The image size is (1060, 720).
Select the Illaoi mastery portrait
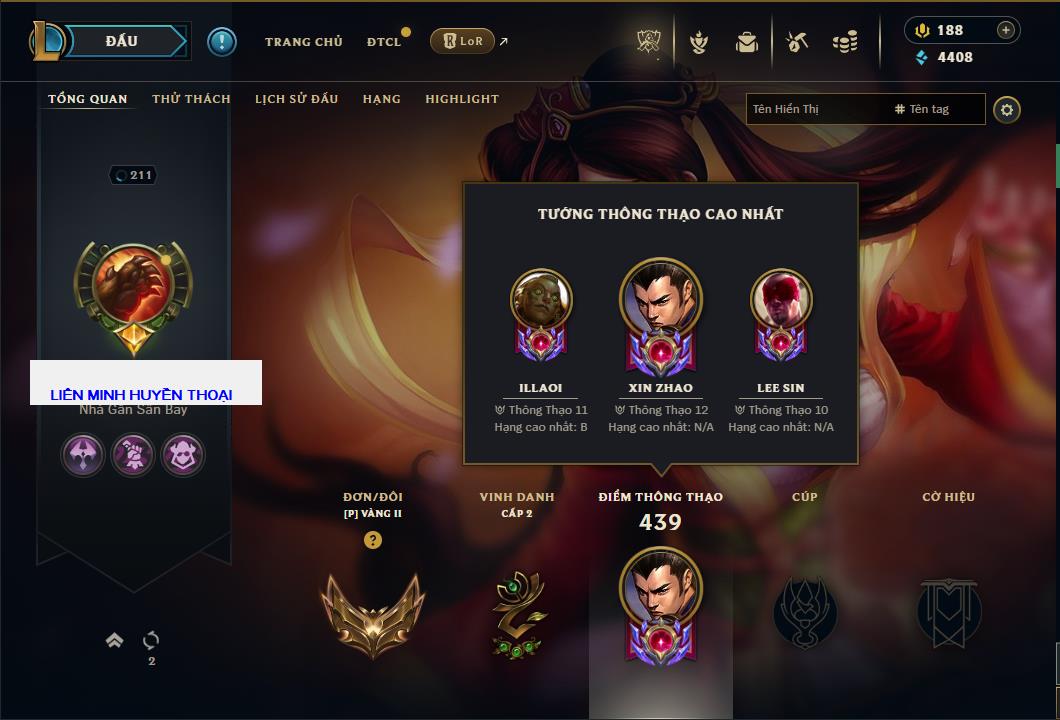coord(541,300)
